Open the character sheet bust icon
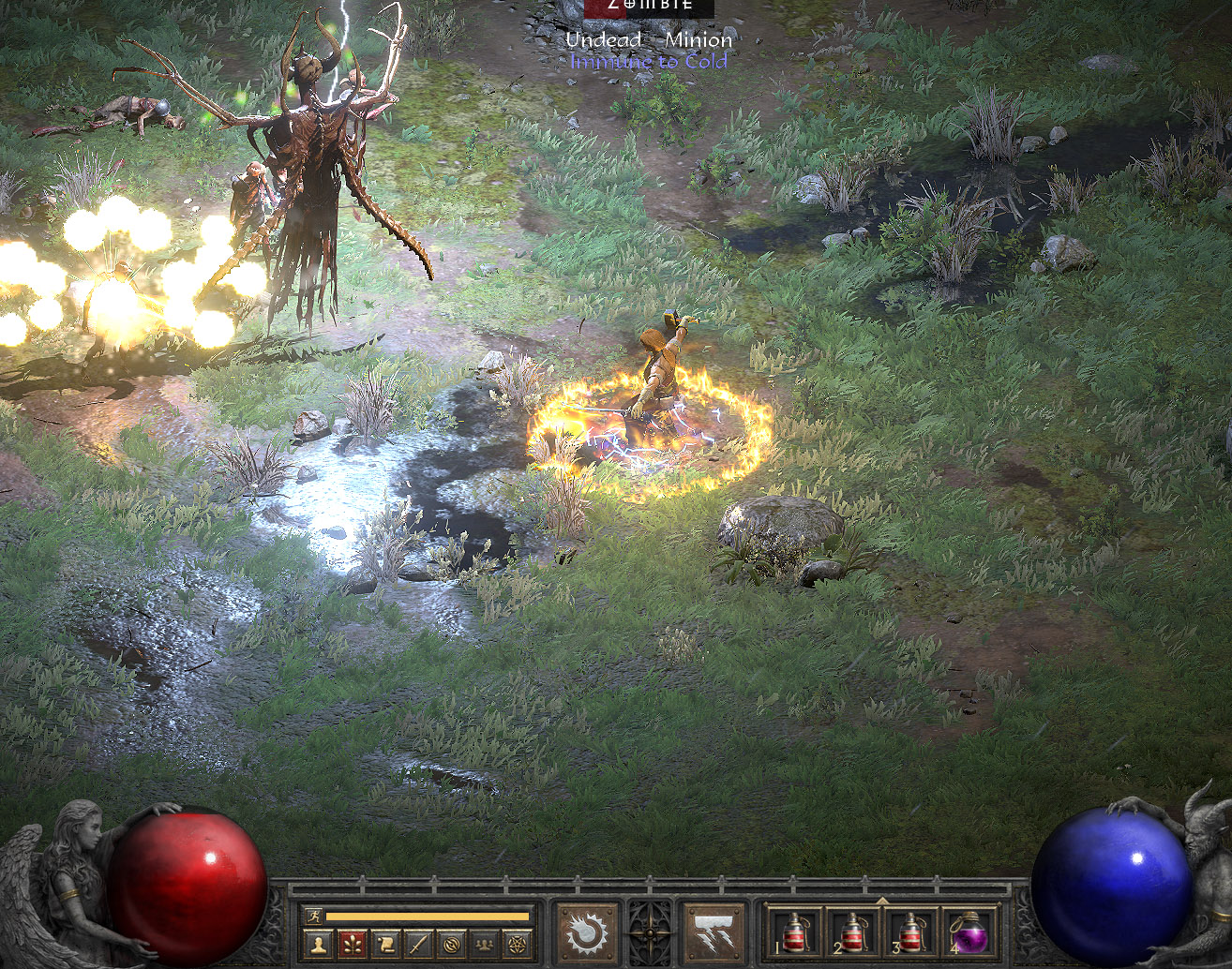This screenshot has height=969, width=1232. (x=319, y=945)
